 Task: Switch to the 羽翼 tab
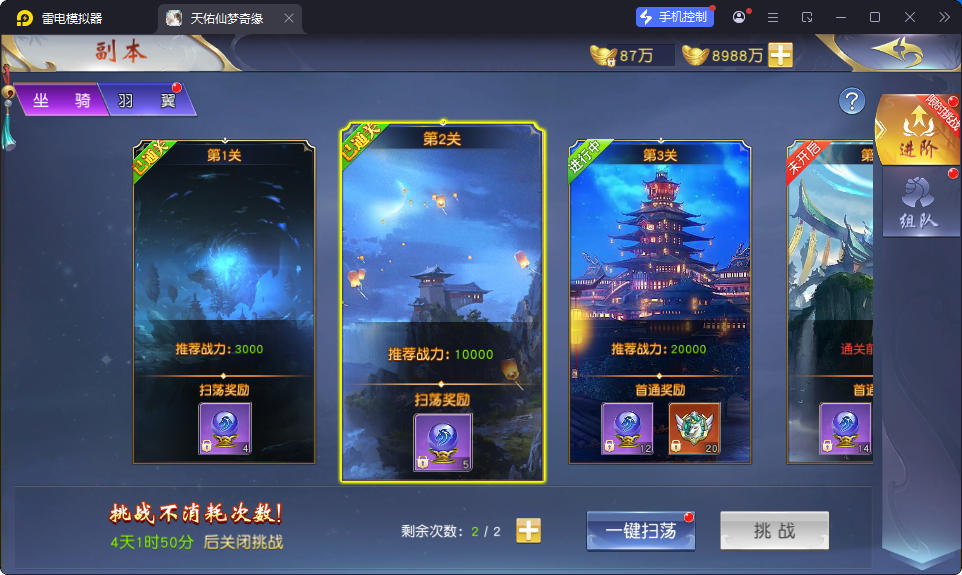tap(146, 100)
